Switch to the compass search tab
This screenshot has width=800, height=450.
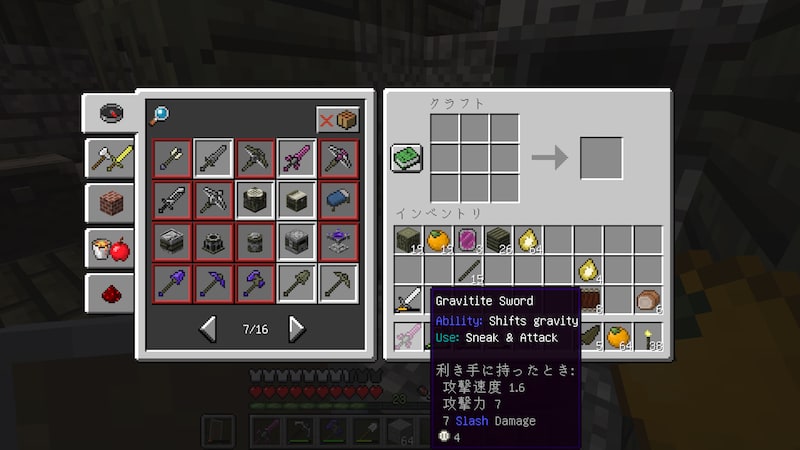point(110,112)
